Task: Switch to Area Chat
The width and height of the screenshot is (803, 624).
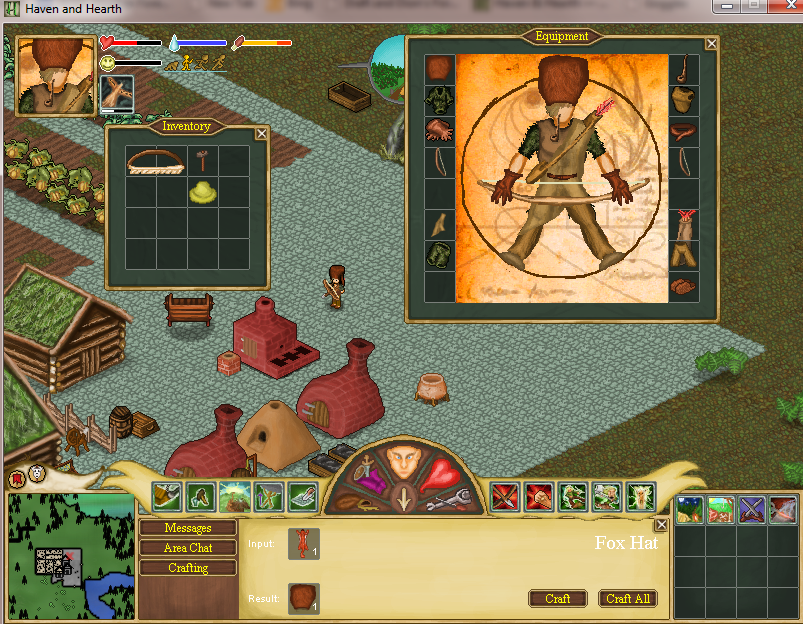Action: (188, 548)
